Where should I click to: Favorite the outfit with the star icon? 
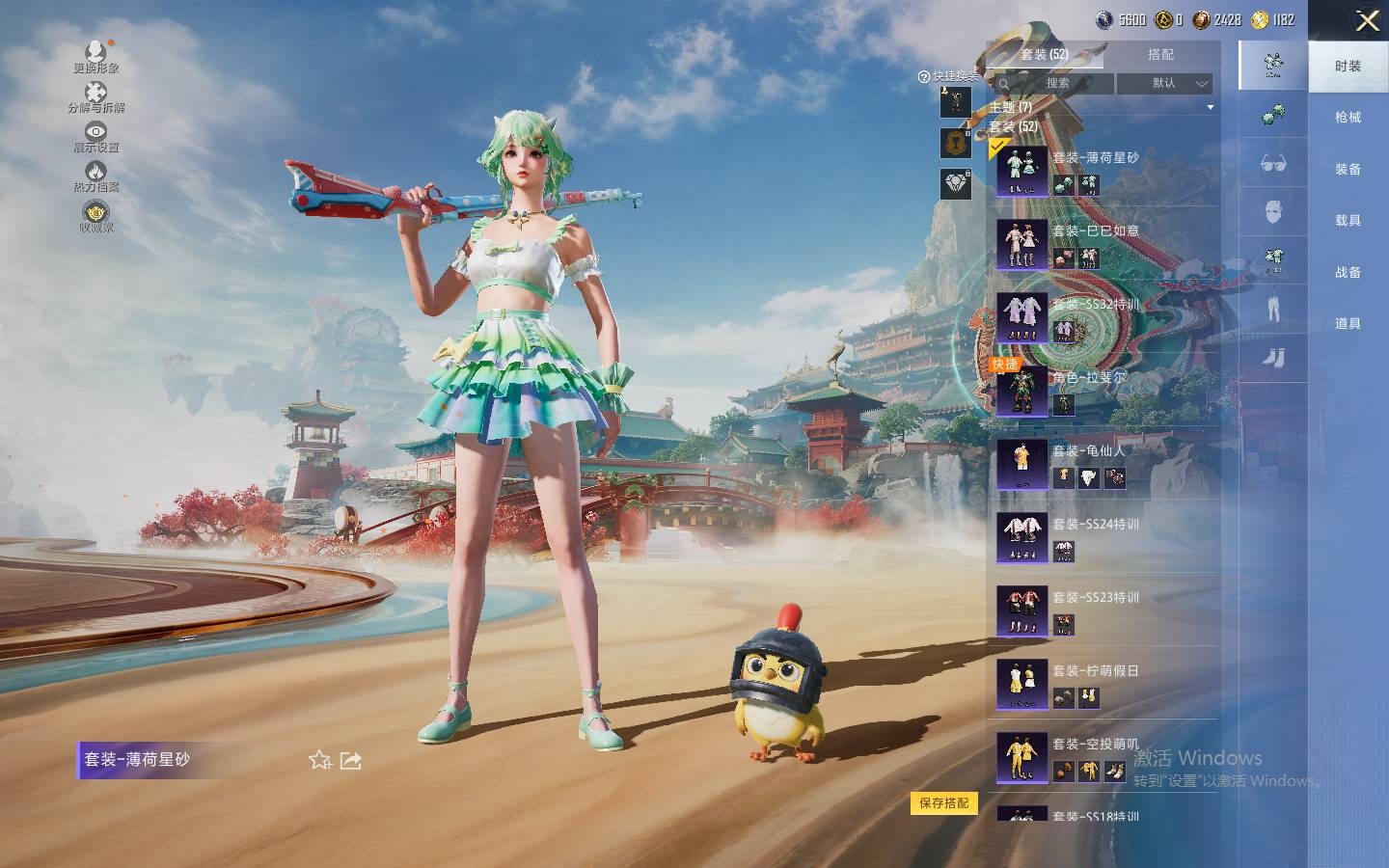(320, 760)
